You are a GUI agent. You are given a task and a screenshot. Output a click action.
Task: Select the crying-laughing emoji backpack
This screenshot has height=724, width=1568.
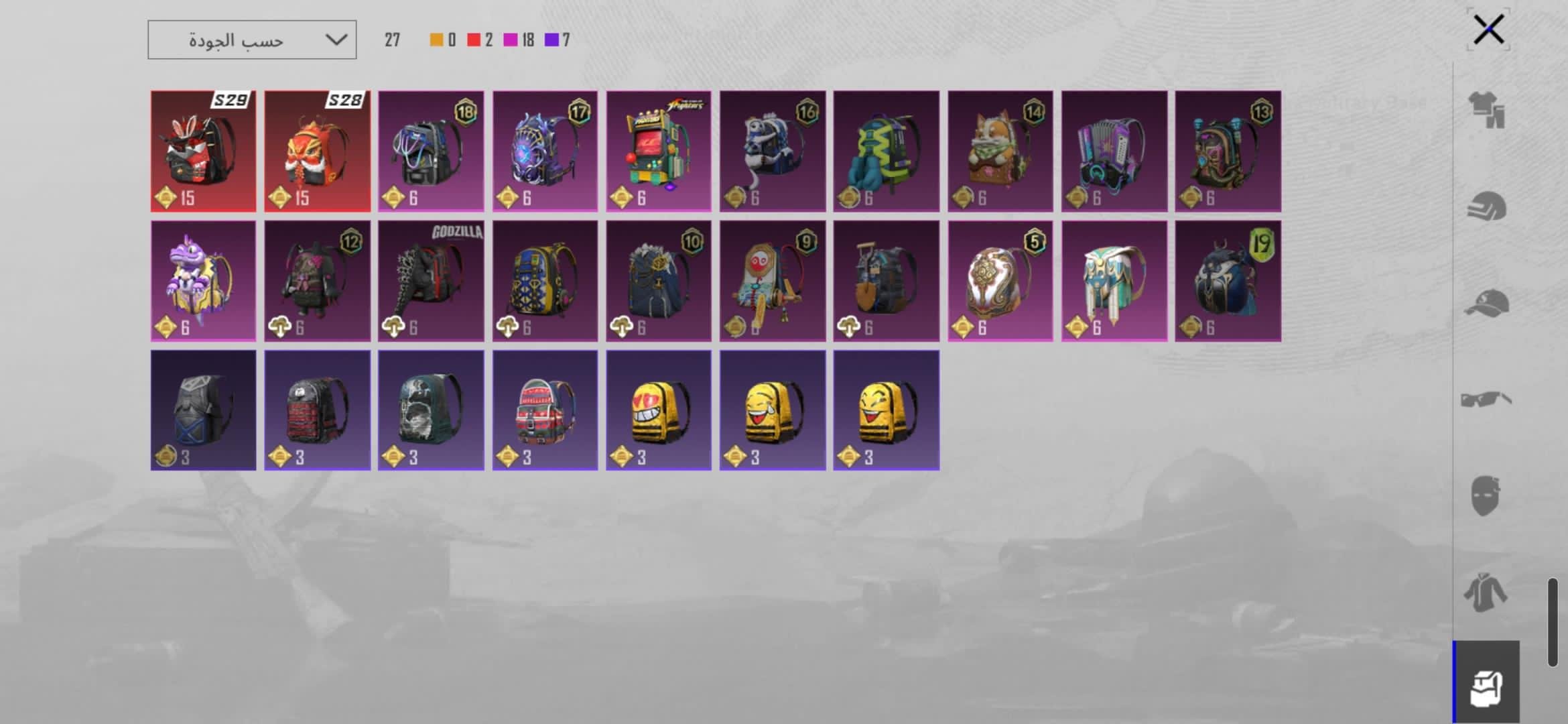(x=773, y=410)
